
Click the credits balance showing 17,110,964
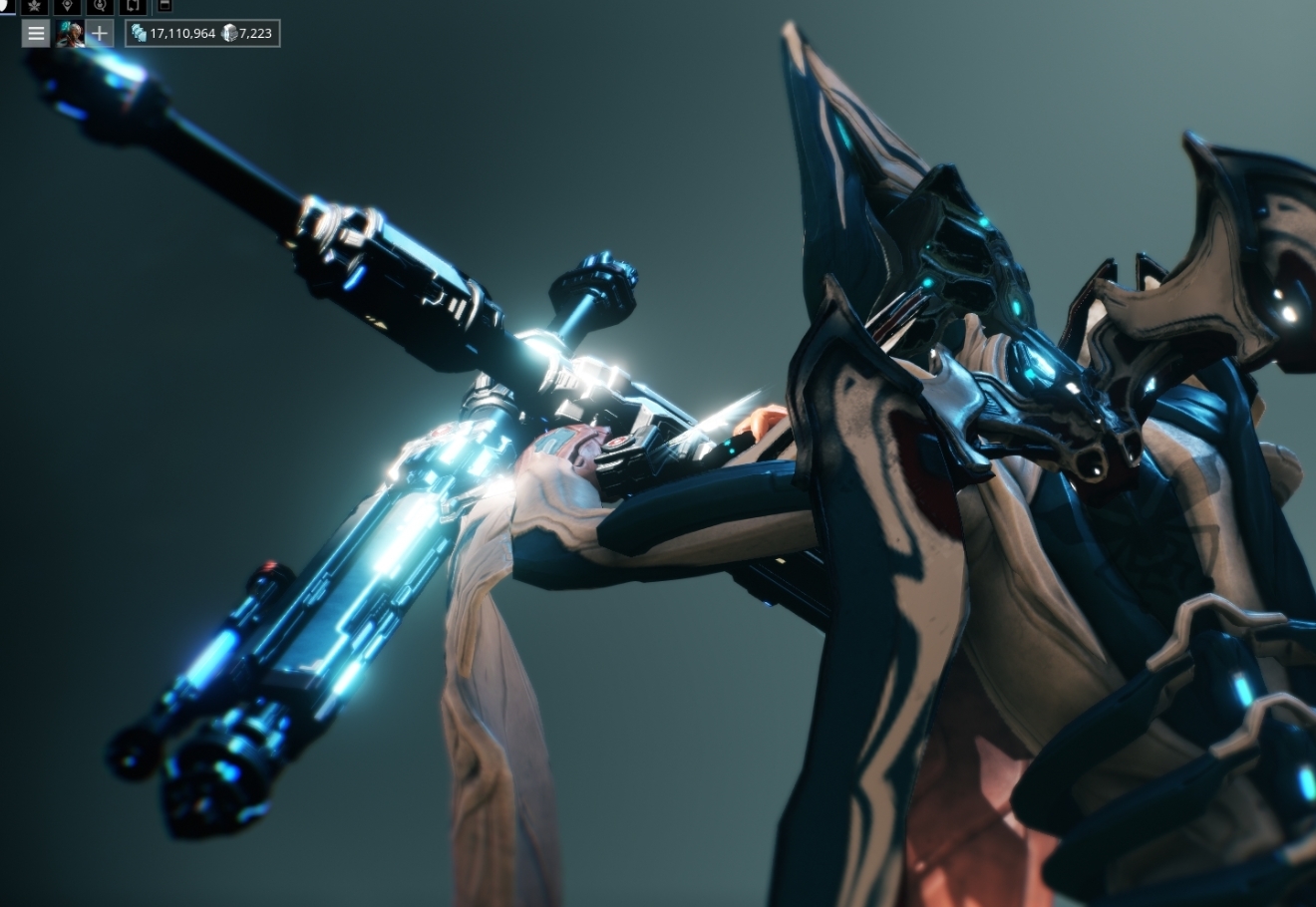(183, 33)
